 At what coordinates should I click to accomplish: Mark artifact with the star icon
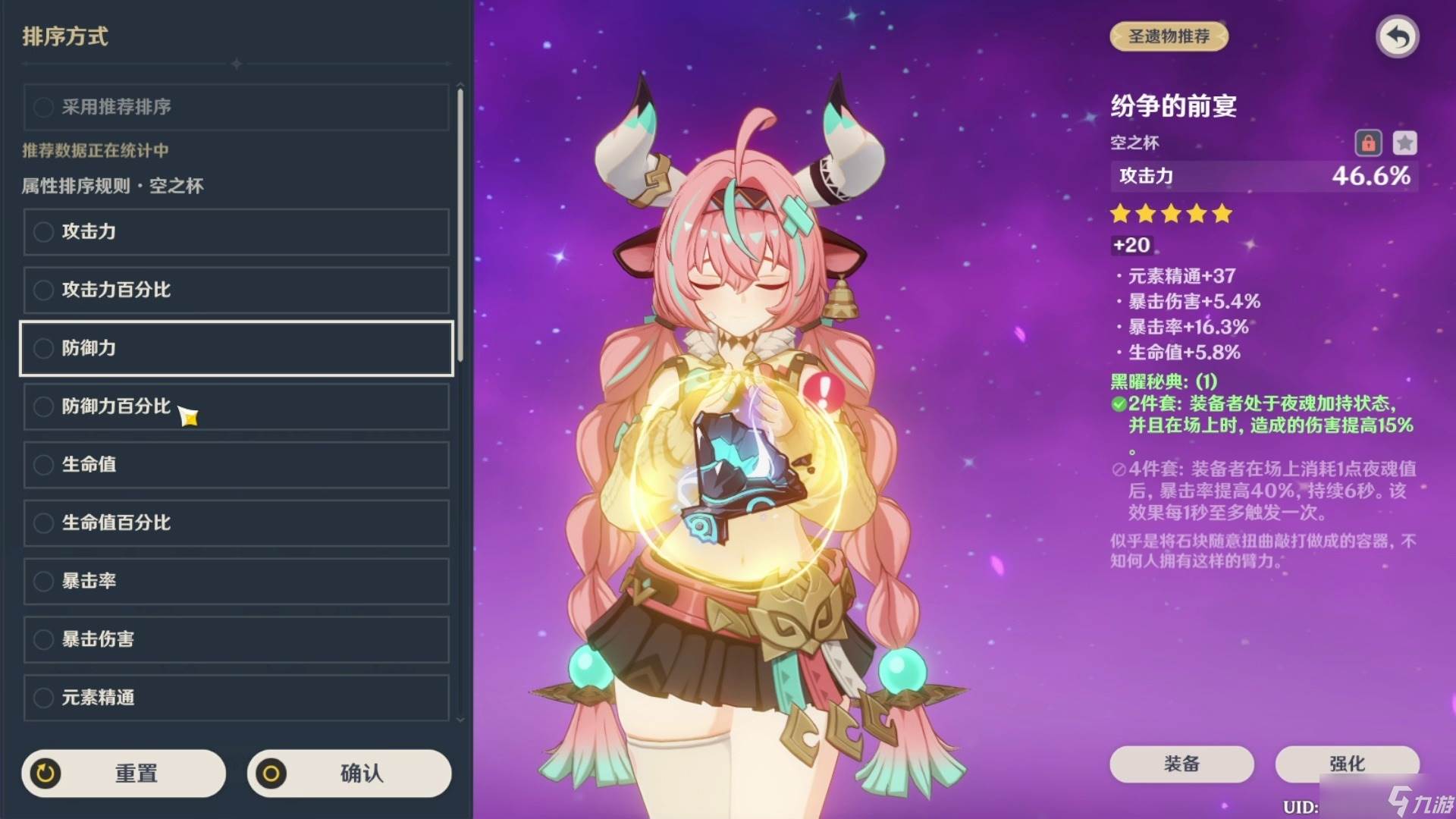point(1404,143)
